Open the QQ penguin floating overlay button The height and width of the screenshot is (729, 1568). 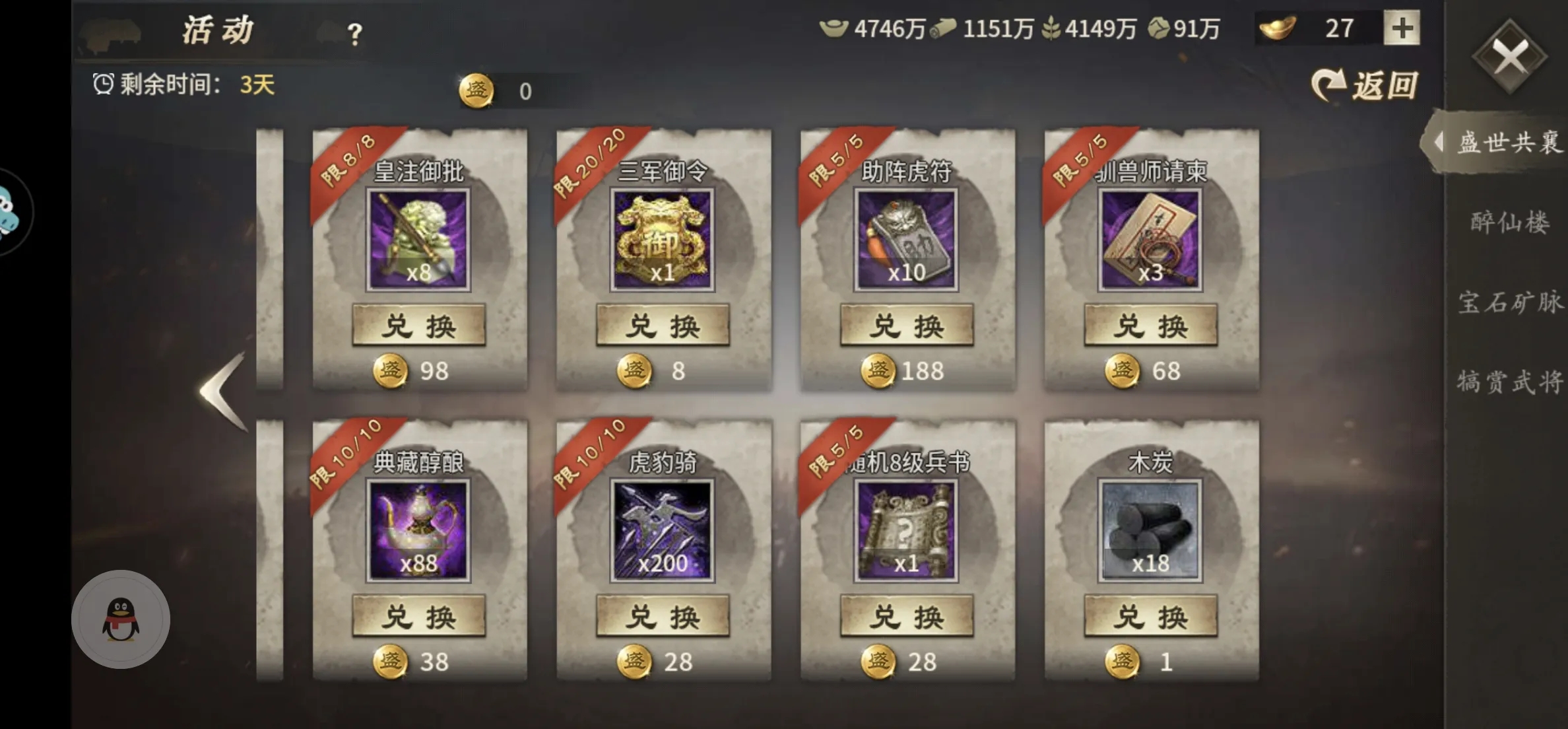121,619
